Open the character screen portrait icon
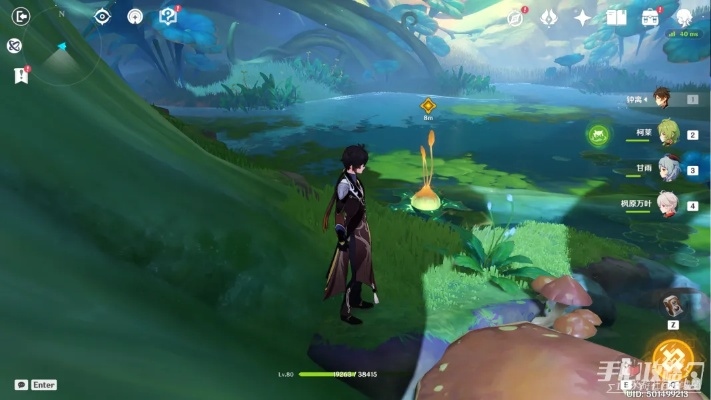 pyautogui.click(x=684, y=17)
